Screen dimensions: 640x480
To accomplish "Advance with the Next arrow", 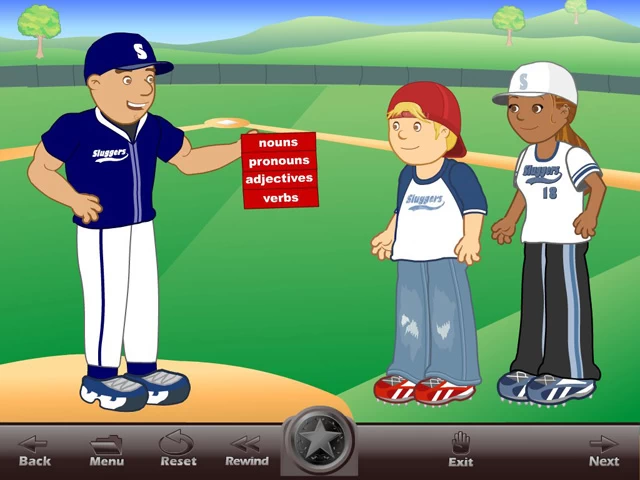I will pos(603,450).
